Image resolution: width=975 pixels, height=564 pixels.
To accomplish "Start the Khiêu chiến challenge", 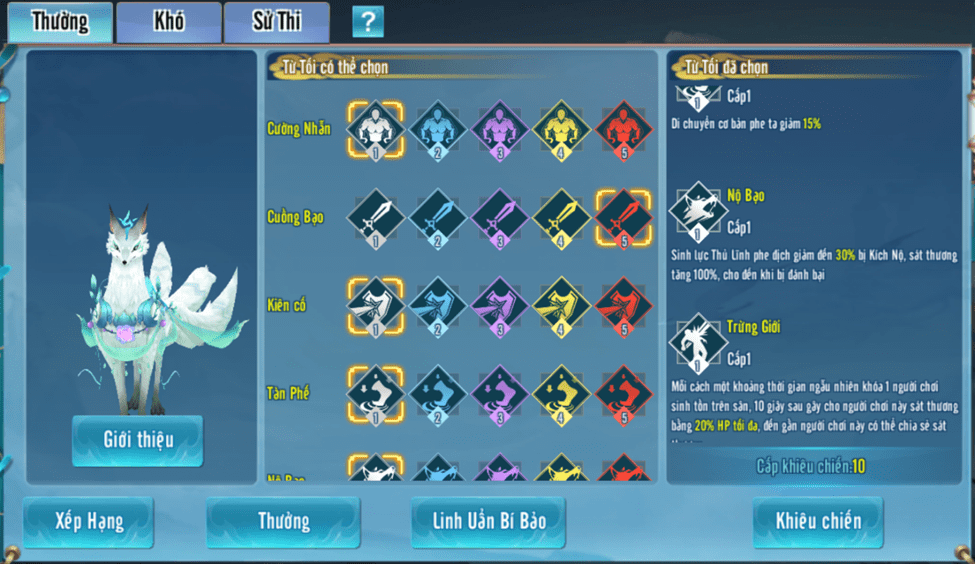I will coord(818,521).
